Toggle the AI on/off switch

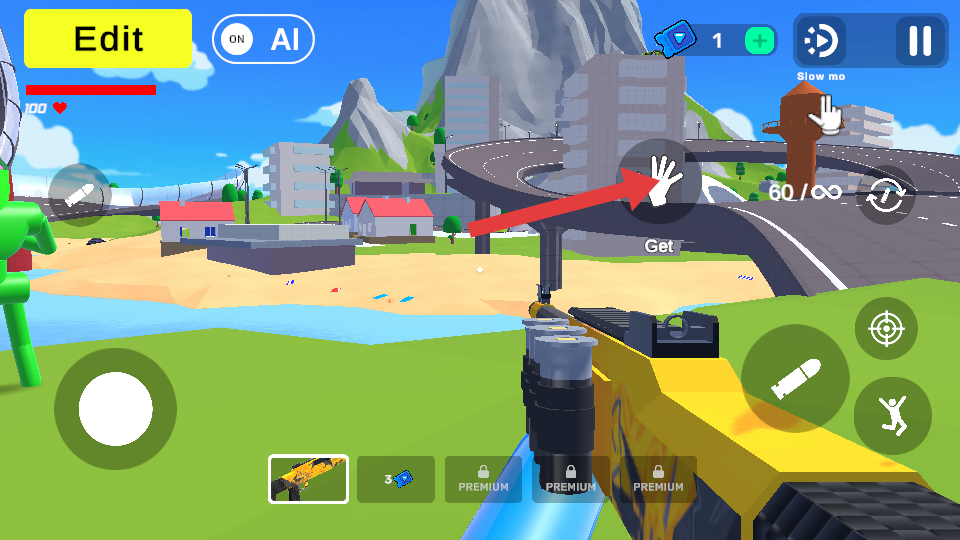pos(263,40)
